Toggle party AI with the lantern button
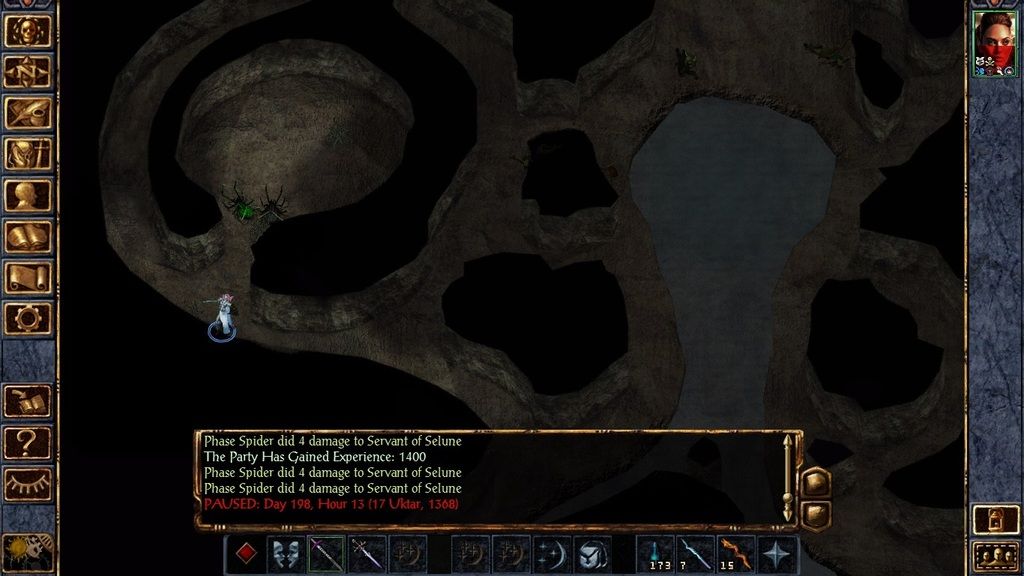This screenshot has height=576, width=1024. [x=994, y=519]
